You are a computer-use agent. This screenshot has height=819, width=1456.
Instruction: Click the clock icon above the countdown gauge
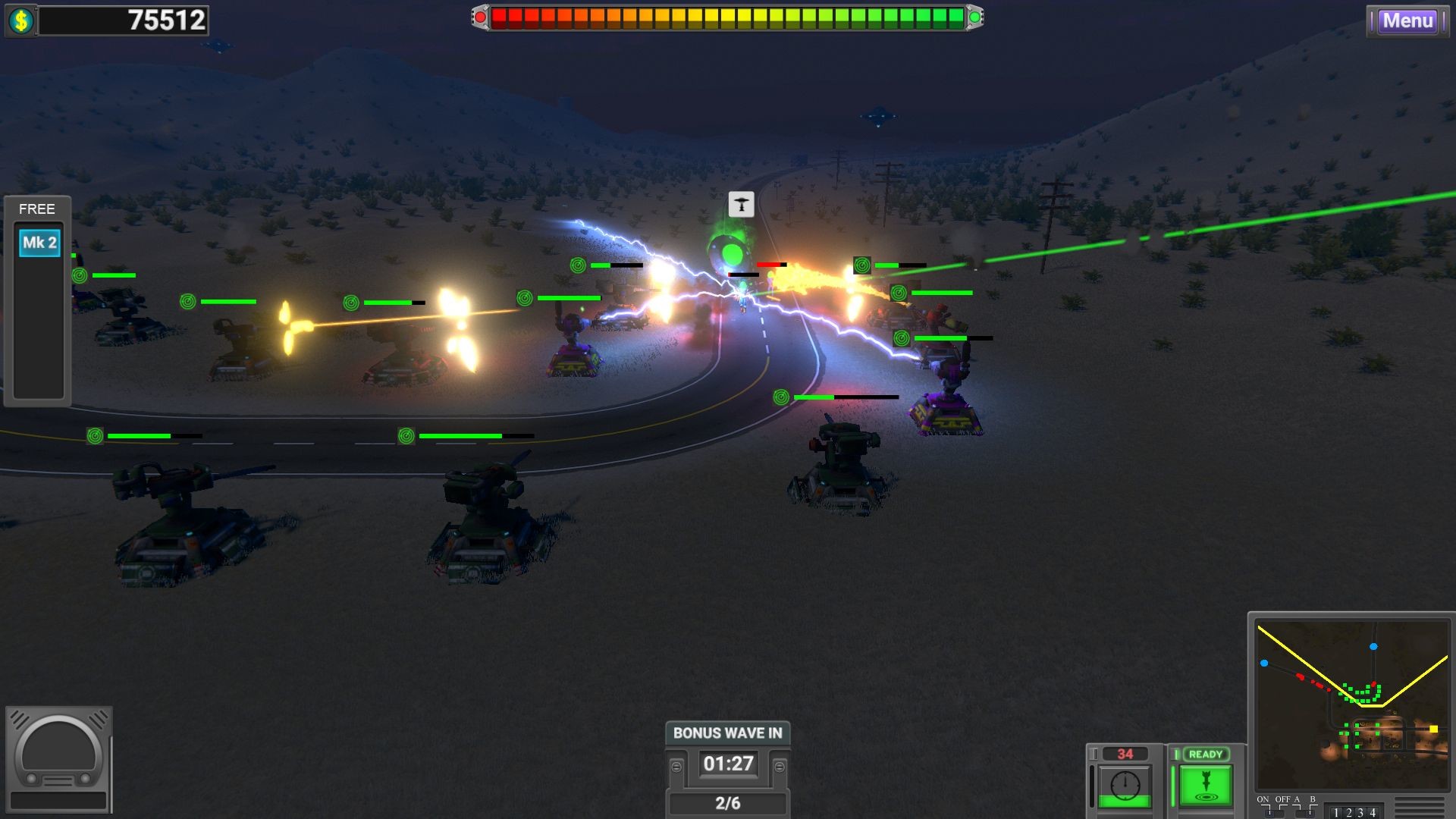click(1125, 784)
